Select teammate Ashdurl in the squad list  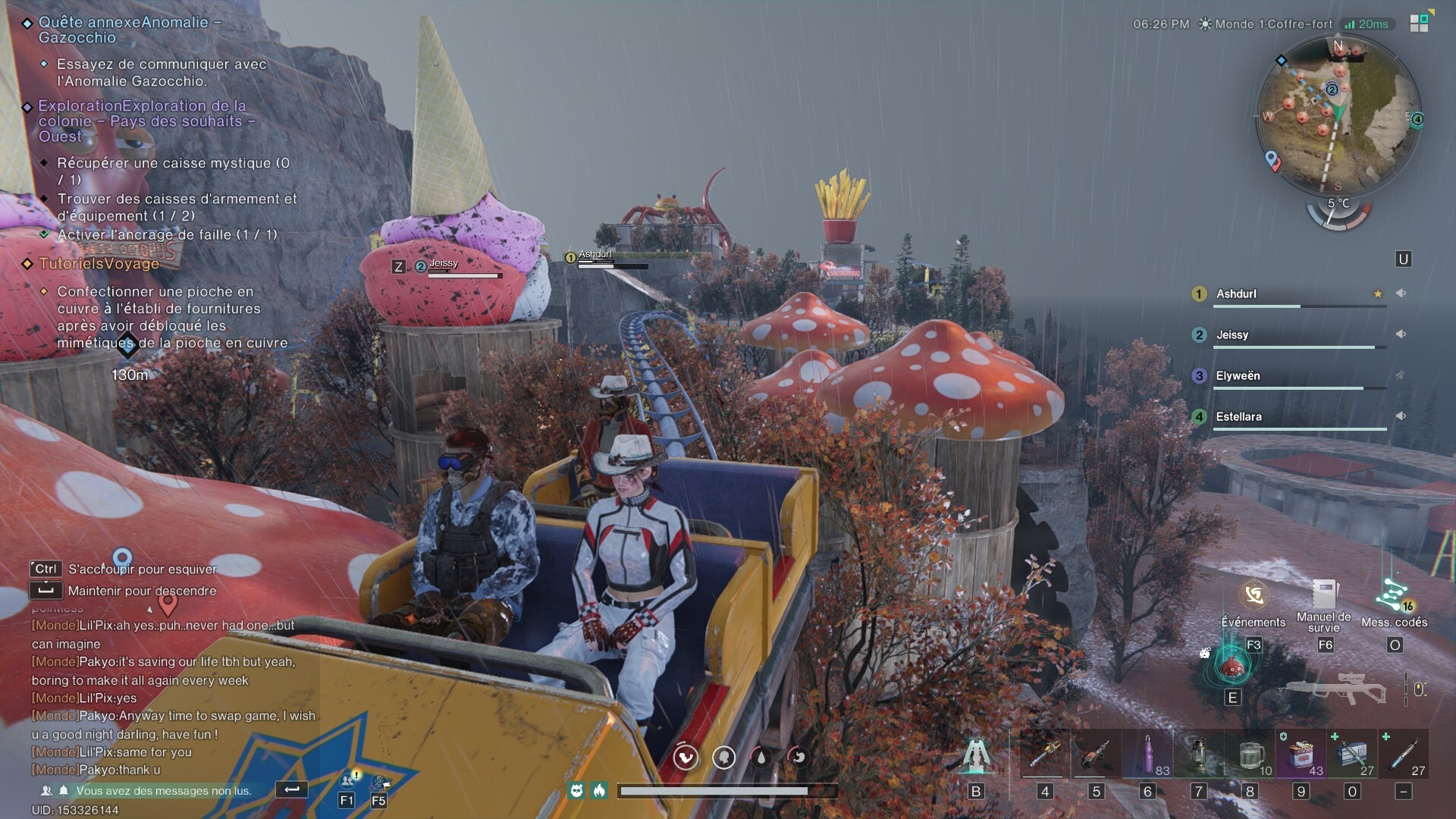tap(1236, 294)
